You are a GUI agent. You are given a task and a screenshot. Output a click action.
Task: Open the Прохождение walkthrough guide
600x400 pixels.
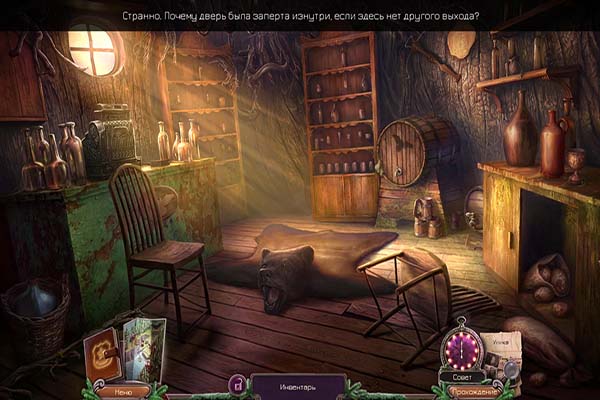click(x=472, y=392)
